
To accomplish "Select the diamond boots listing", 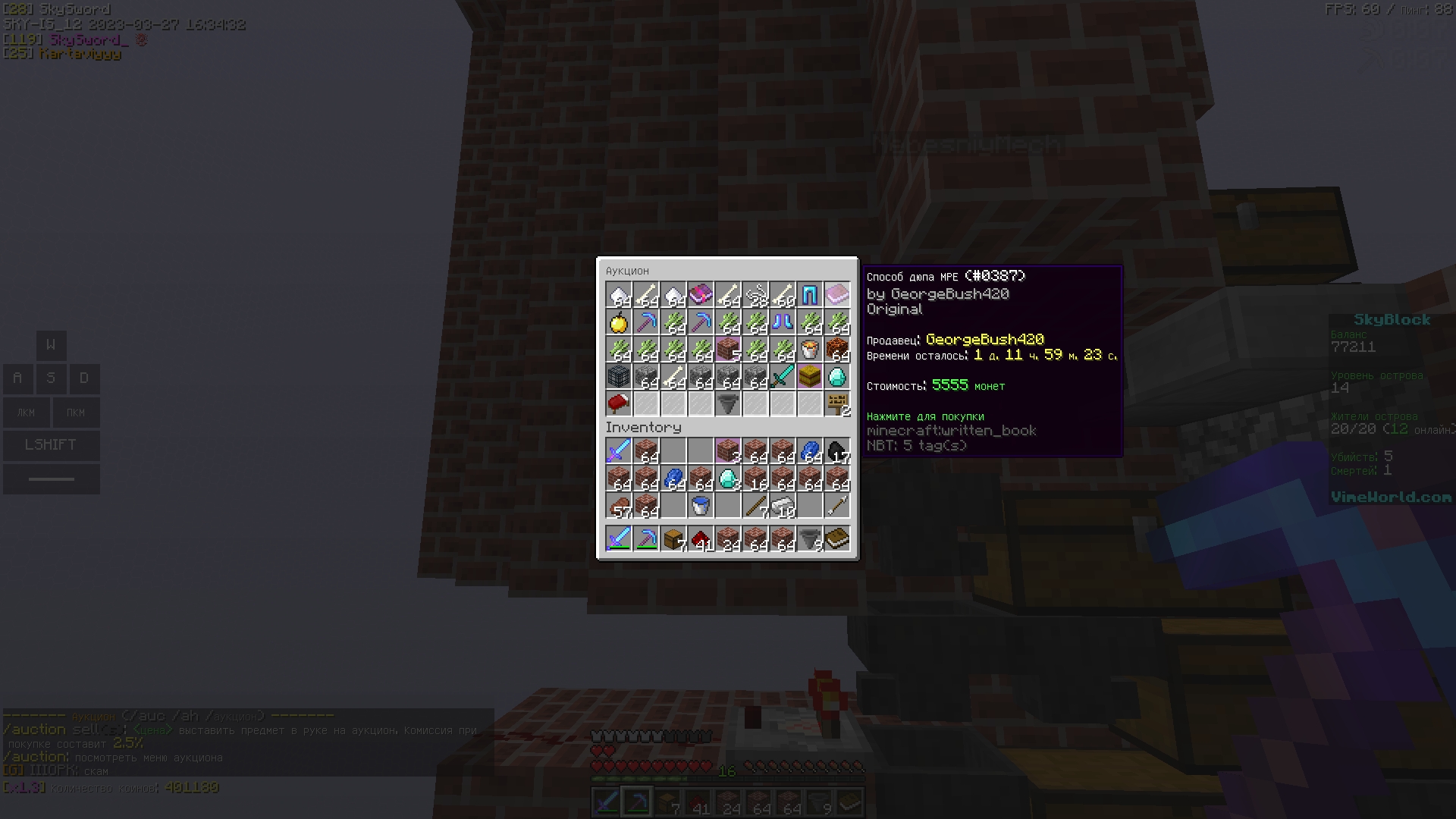I will (783, 322).
